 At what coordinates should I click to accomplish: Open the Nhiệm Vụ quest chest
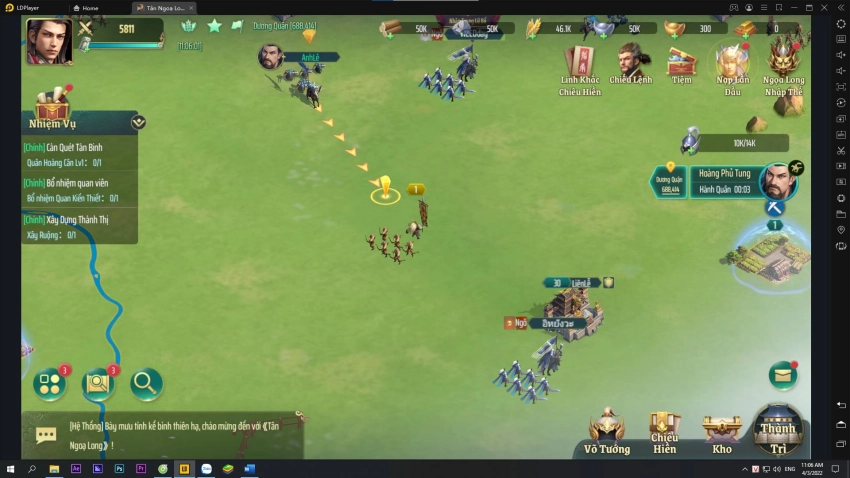click(x=52, y=103)
